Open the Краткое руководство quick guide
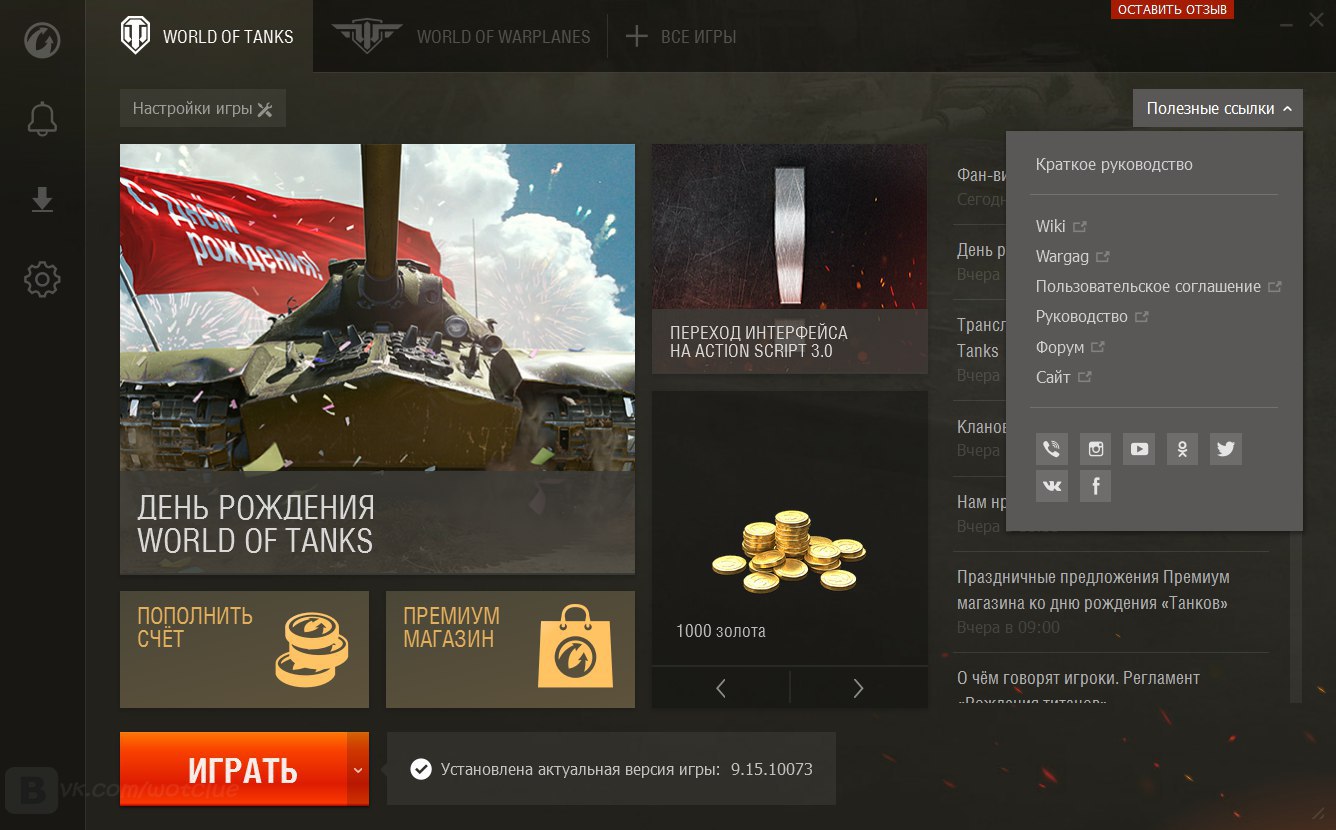 tap(1114, 165)
